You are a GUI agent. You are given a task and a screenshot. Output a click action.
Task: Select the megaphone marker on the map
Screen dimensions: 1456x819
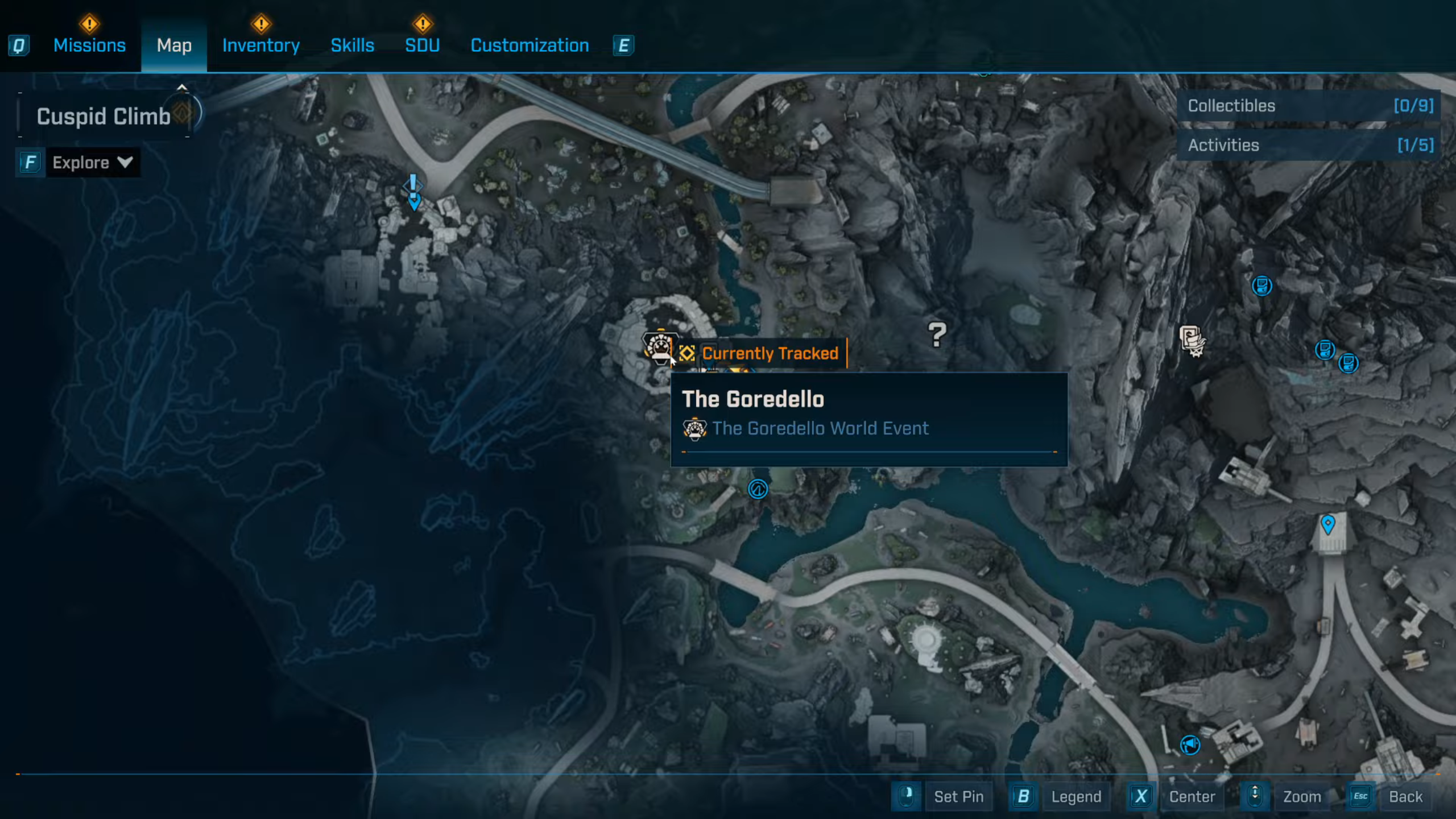(x=1190, y=744)
